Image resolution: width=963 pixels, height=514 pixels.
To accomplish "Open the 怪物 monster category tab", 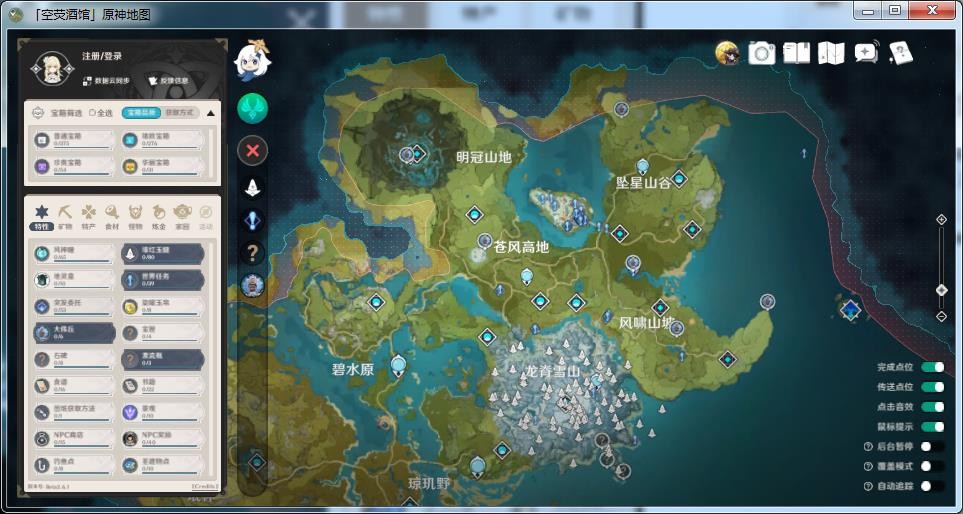I will pos(135,215).
